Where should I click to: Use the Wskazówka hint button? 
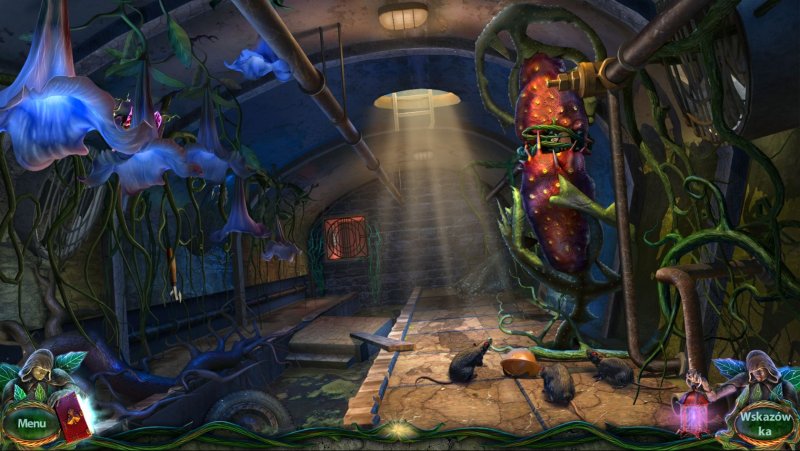tap(765, 422)
